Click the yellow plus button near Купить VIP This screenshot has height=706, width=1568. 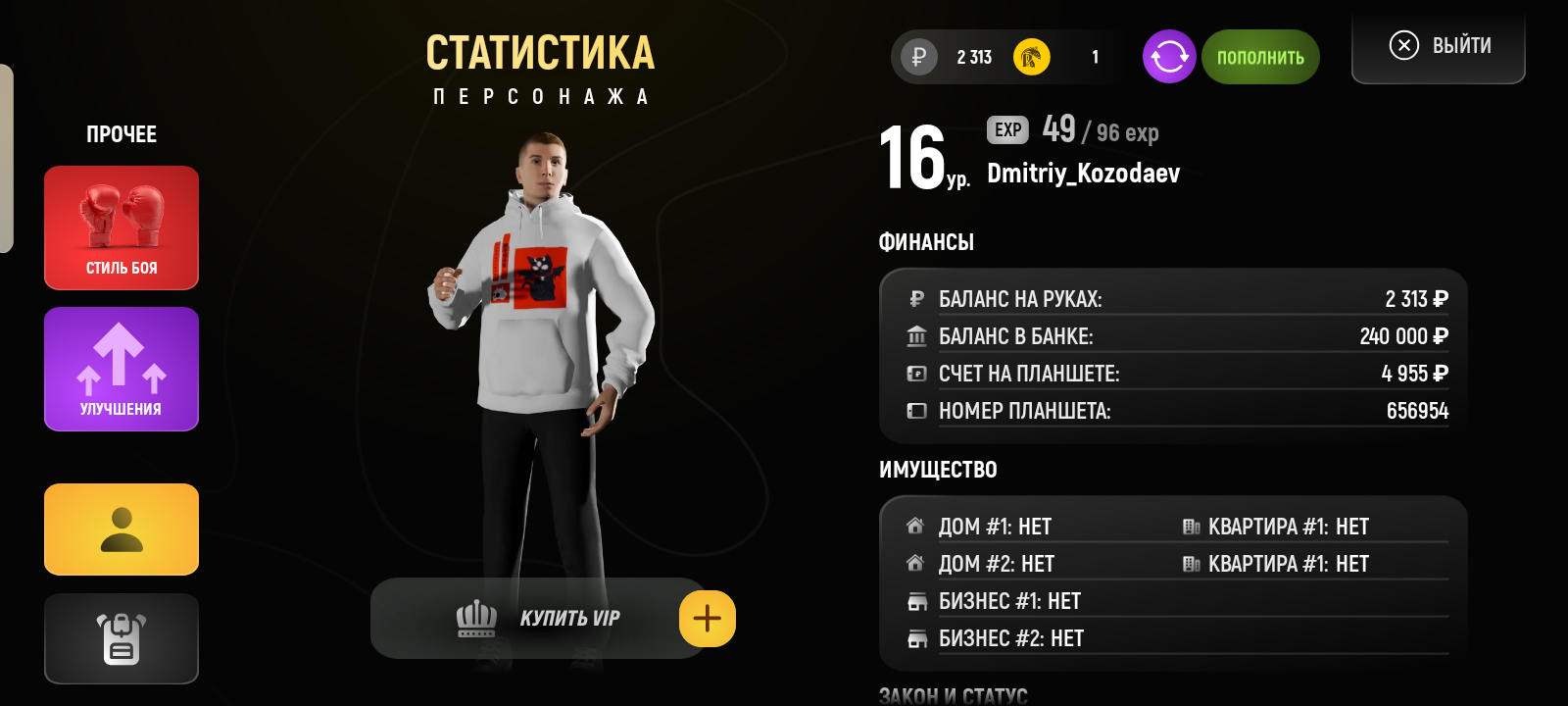click(x=708, y=618)
